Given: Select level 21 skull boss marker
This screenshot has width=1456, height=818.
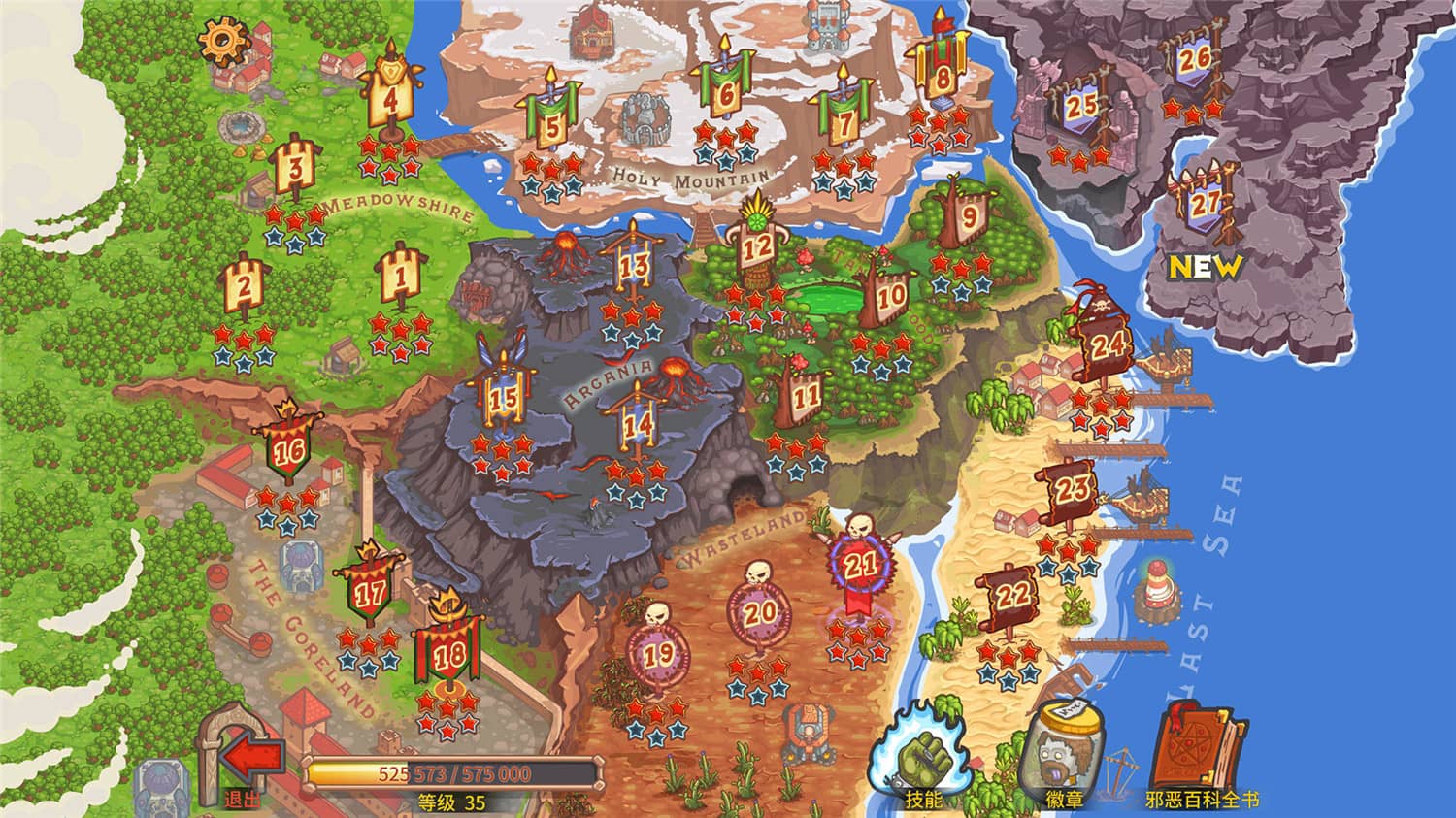Looking at the screenshot, I should coord(859,563).
